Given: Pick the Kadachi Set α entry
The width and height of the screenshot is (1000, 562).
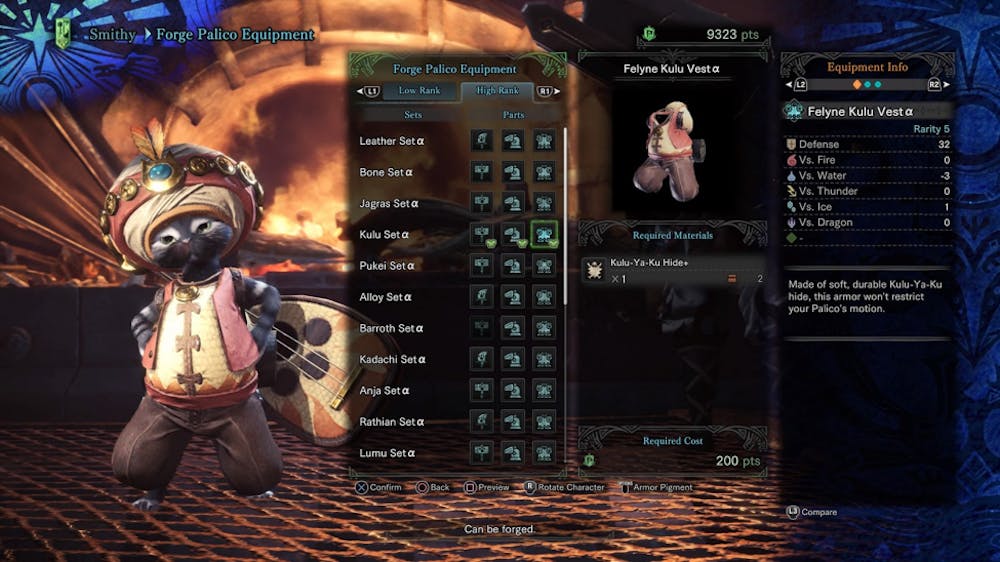Looking at the screenshot, I should pos(393,359).
